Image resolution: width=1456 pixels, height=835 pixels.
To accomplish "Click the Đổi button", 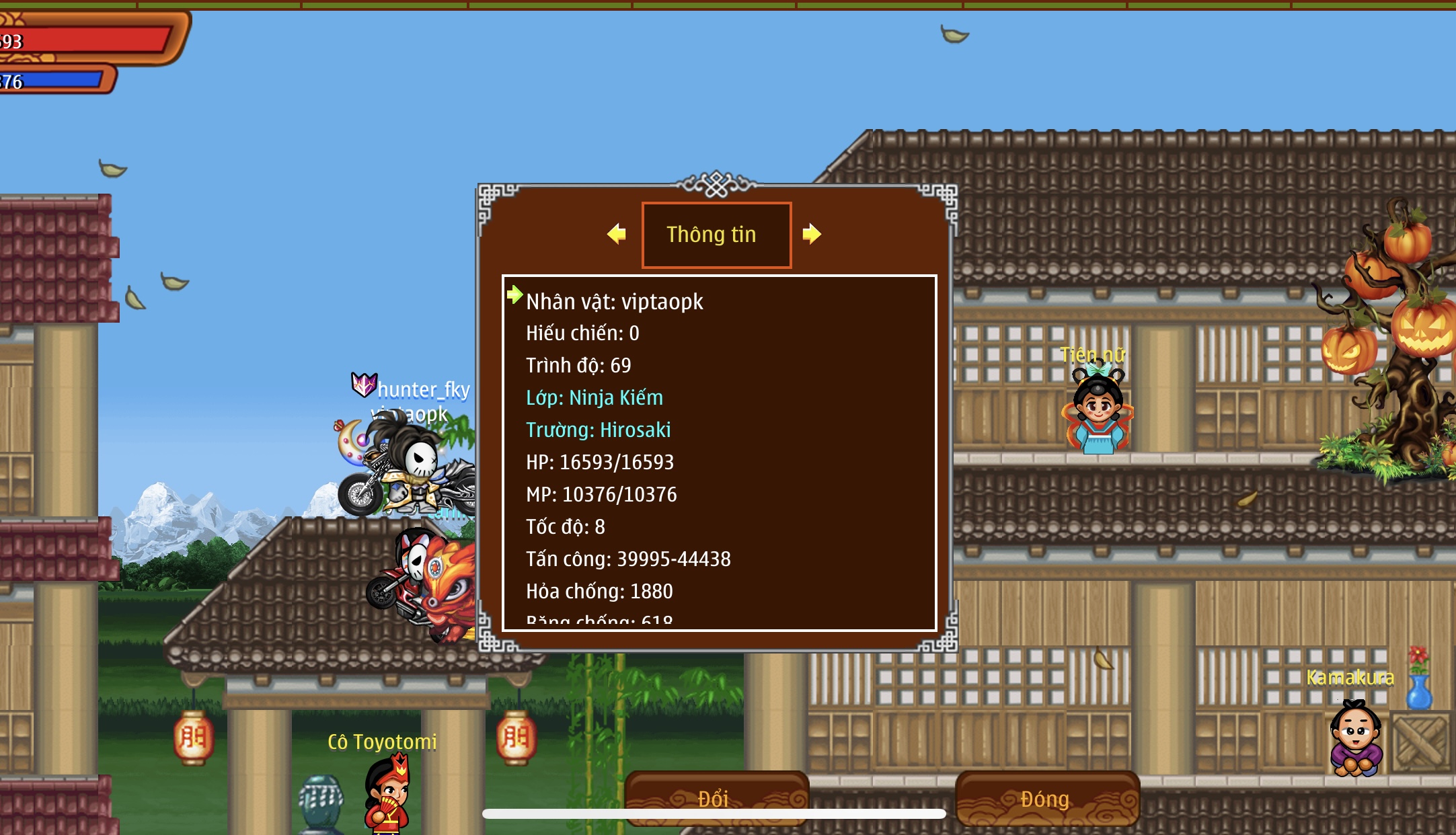I will [x=716, y=798].
